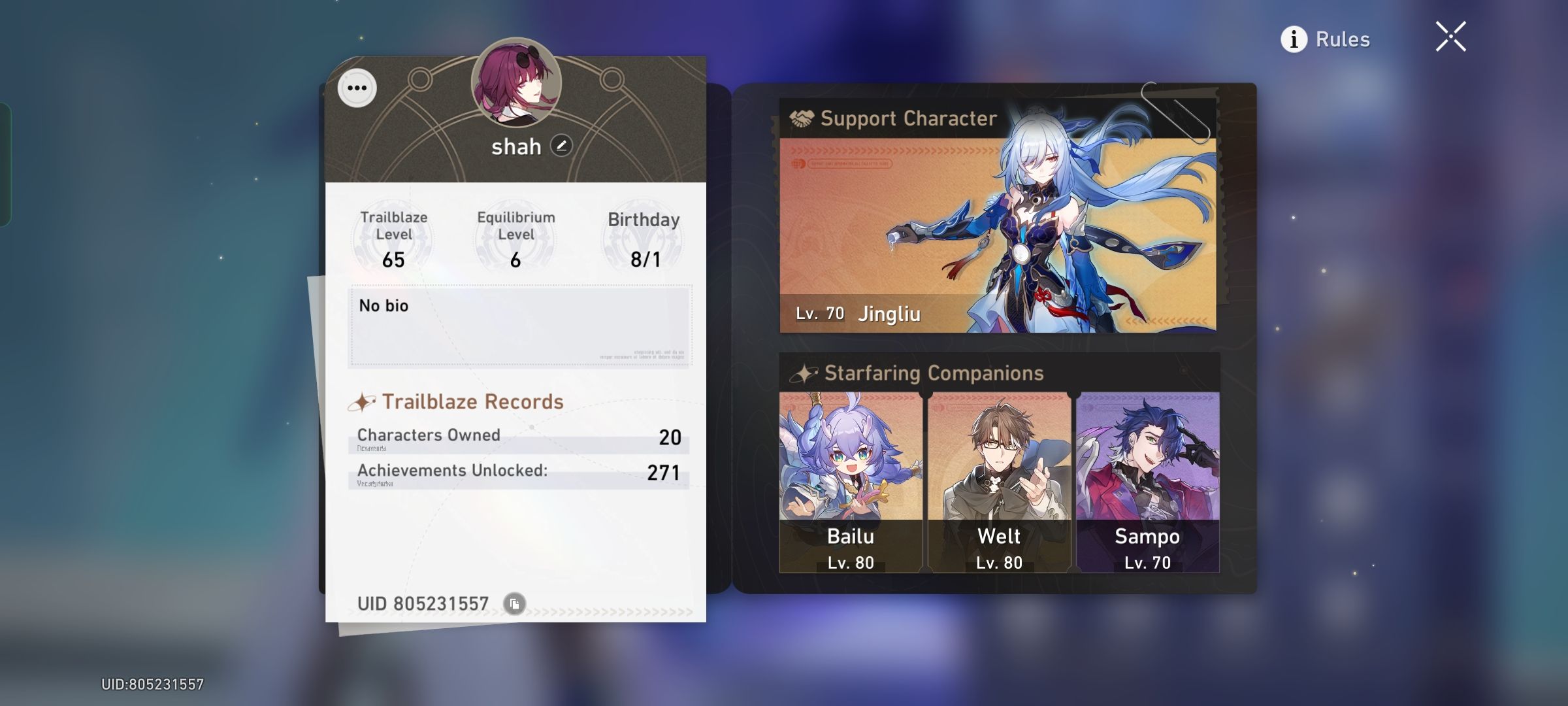Click the Trailblaze Level emblem icon
This screenshot has width=1568, height=706.
392,239
